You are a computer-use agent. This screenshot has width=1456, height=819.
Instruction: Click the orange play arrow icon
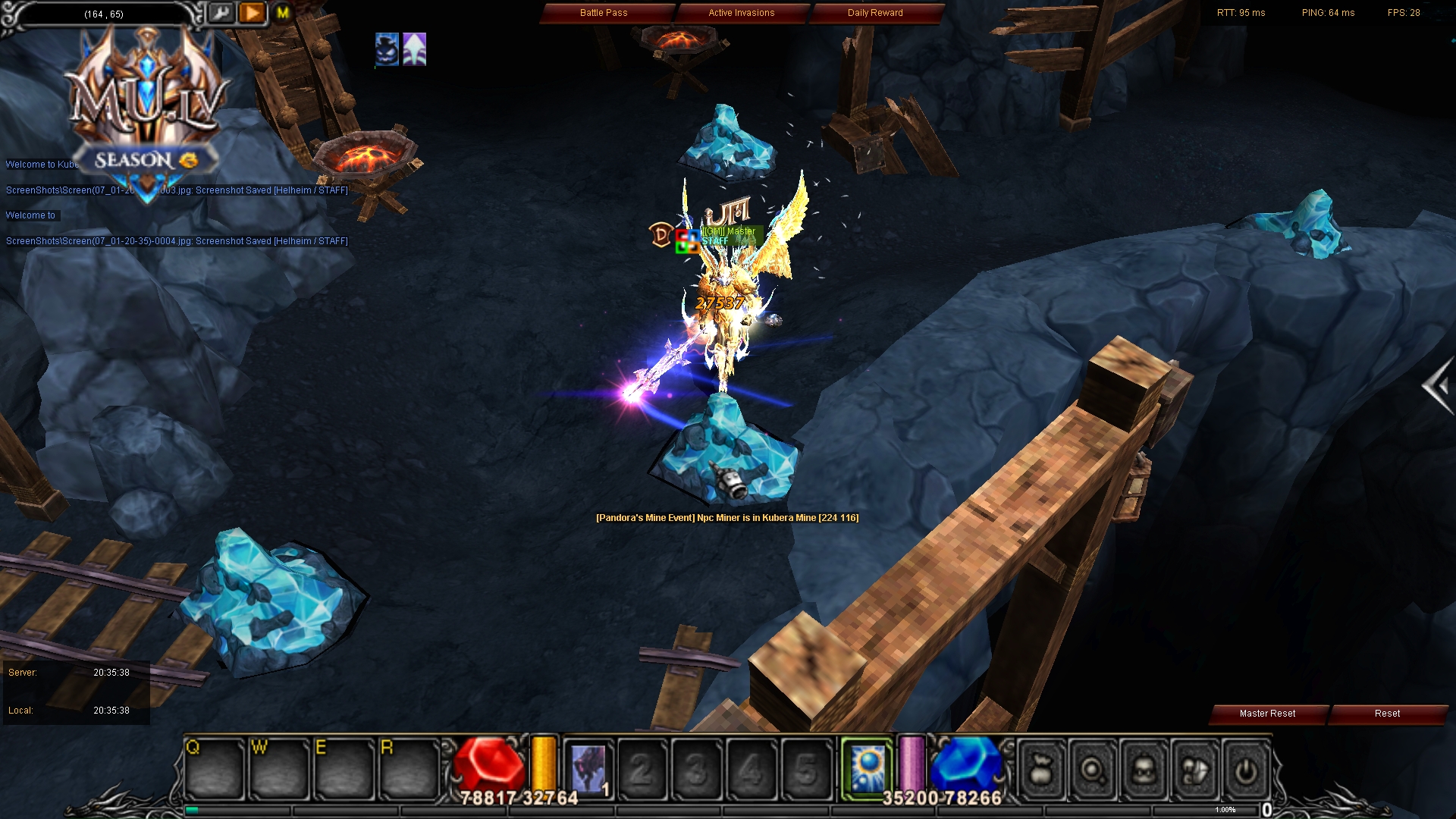(x=251, y=13)
